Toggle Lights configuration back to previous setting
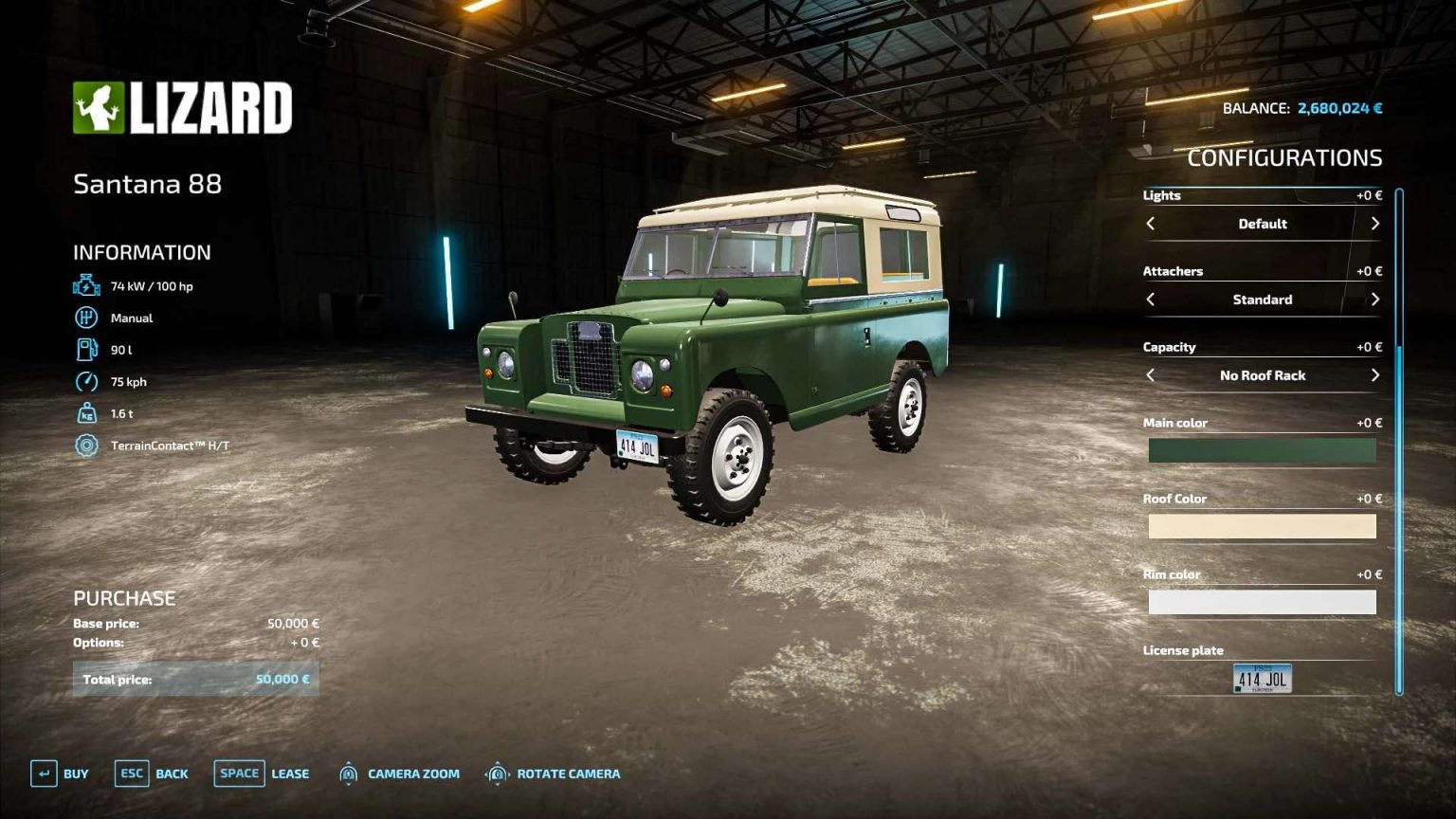Image resolution: width=1456 pixels, height=819 pixels. pyautogui.click(x=1150, y=224)
